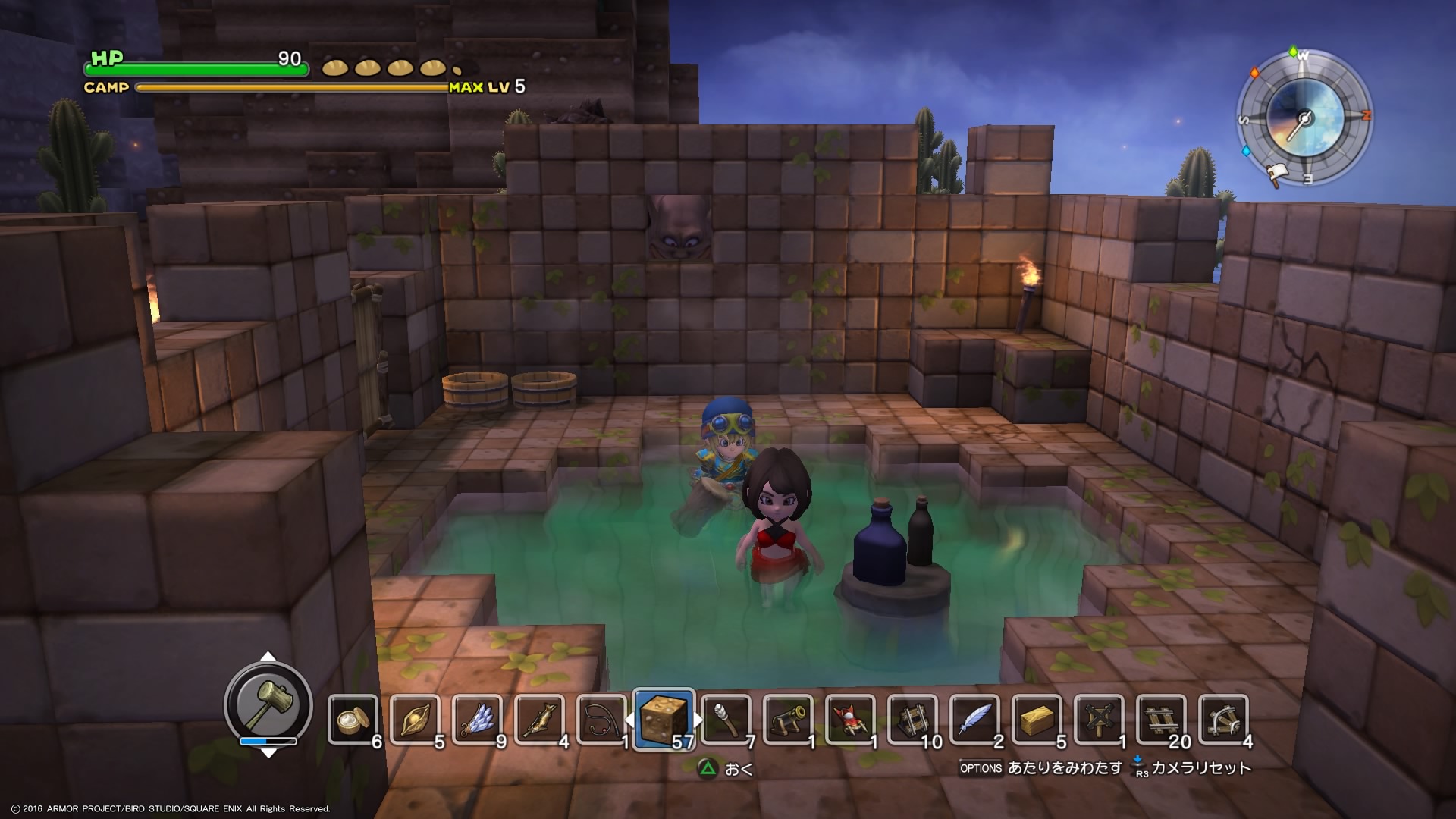Viewport: 1456px width, 819px height.
Task: Choose the single blue feather slot
Action: pos(974,719)
